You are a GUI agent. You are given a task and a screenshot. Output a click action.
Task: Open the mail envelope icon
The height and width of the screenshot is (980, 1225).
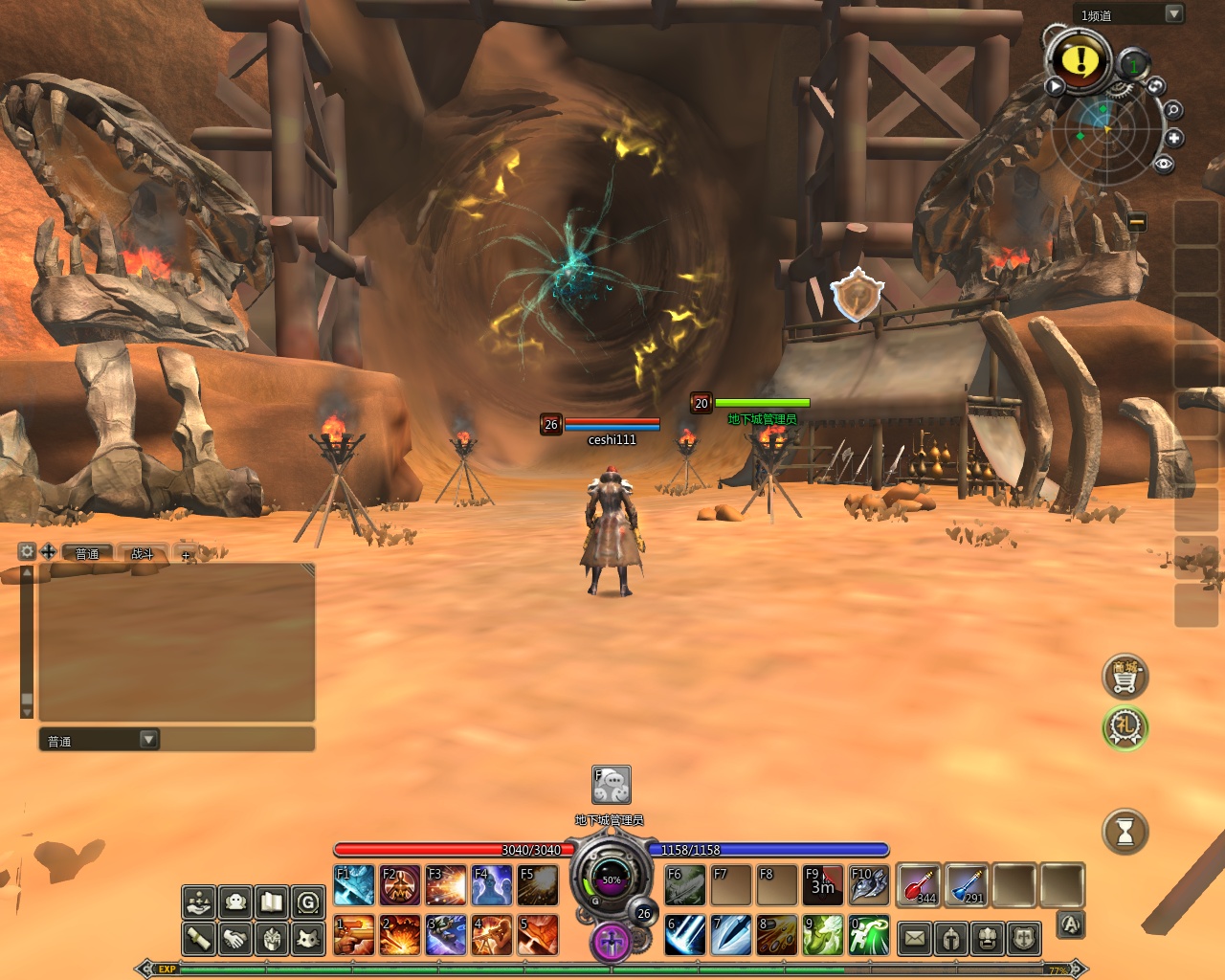click(915, 938)
